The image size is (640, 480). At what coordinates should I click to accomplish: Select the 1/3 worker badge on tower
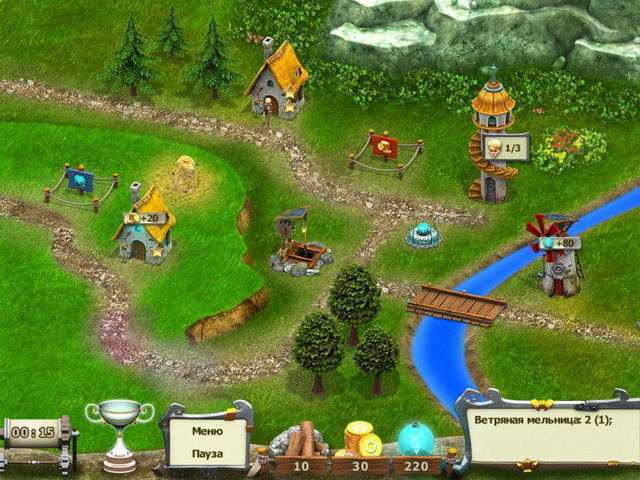coord(504,148)
